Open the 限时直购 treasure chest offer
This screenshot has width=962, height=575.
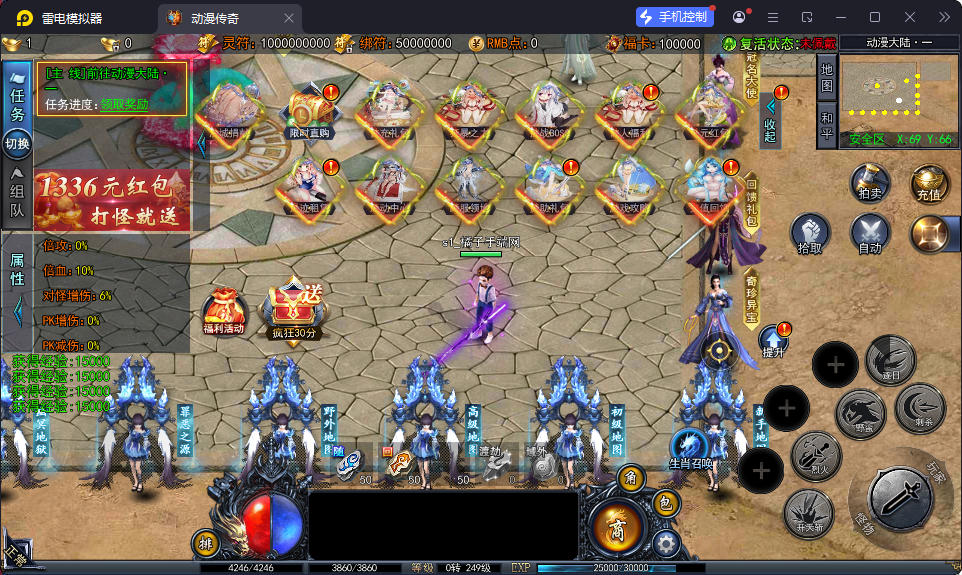point(309,112)
